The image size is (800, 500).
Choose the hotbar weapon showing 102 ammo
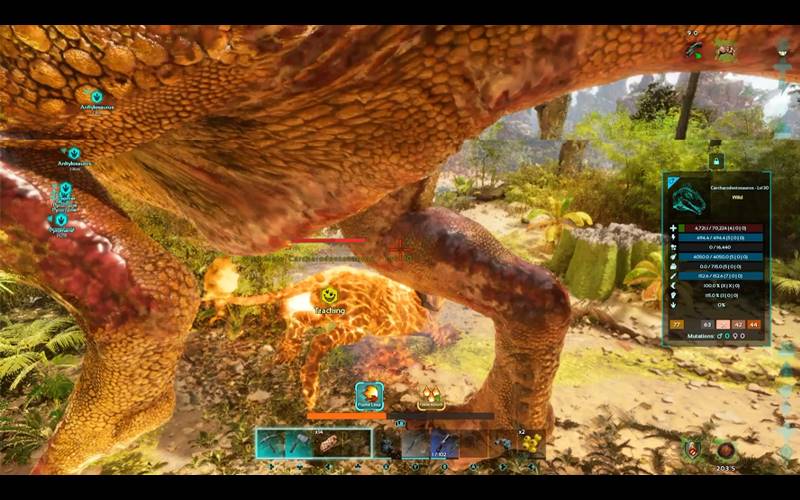tap(445, 443)
